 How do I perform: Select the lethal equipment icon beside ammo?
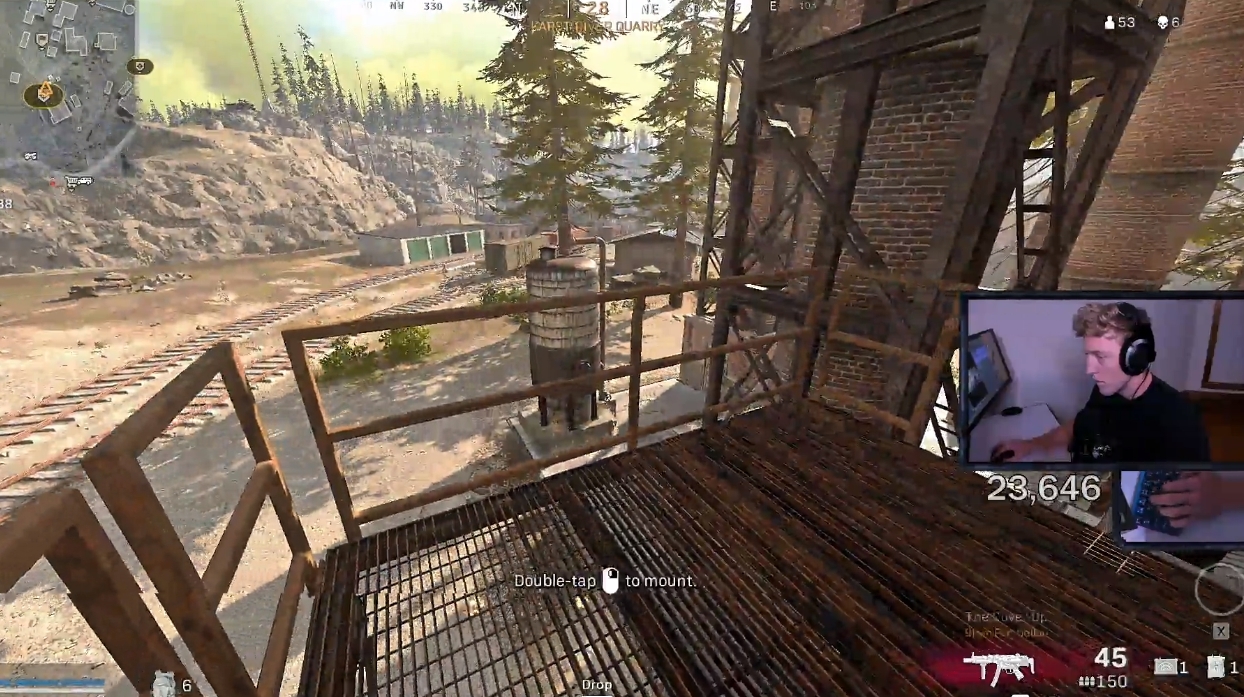1165,667
